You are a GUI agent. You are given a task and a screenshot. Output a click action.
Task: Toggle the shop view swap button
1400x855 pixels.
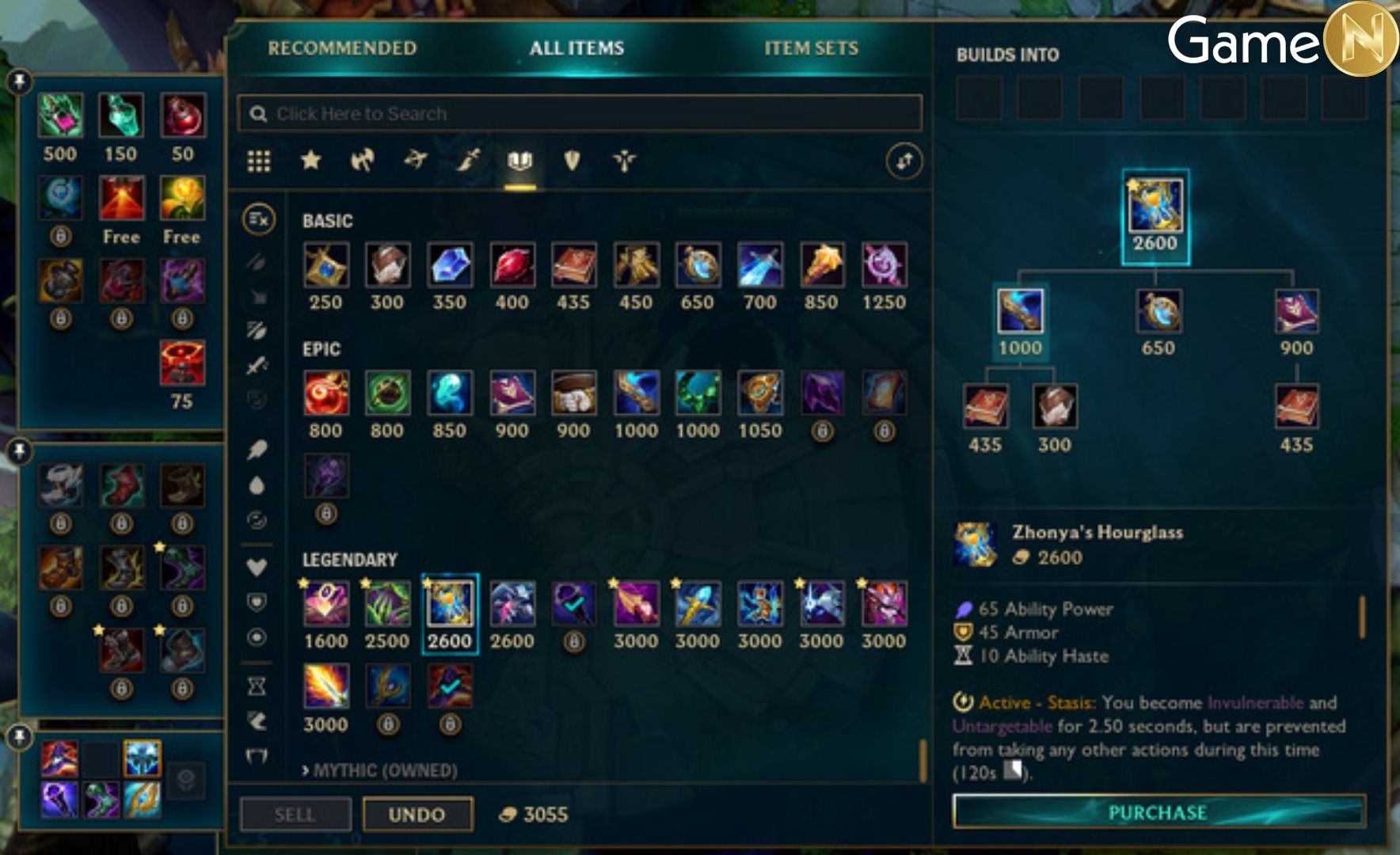tap(904, 161)
